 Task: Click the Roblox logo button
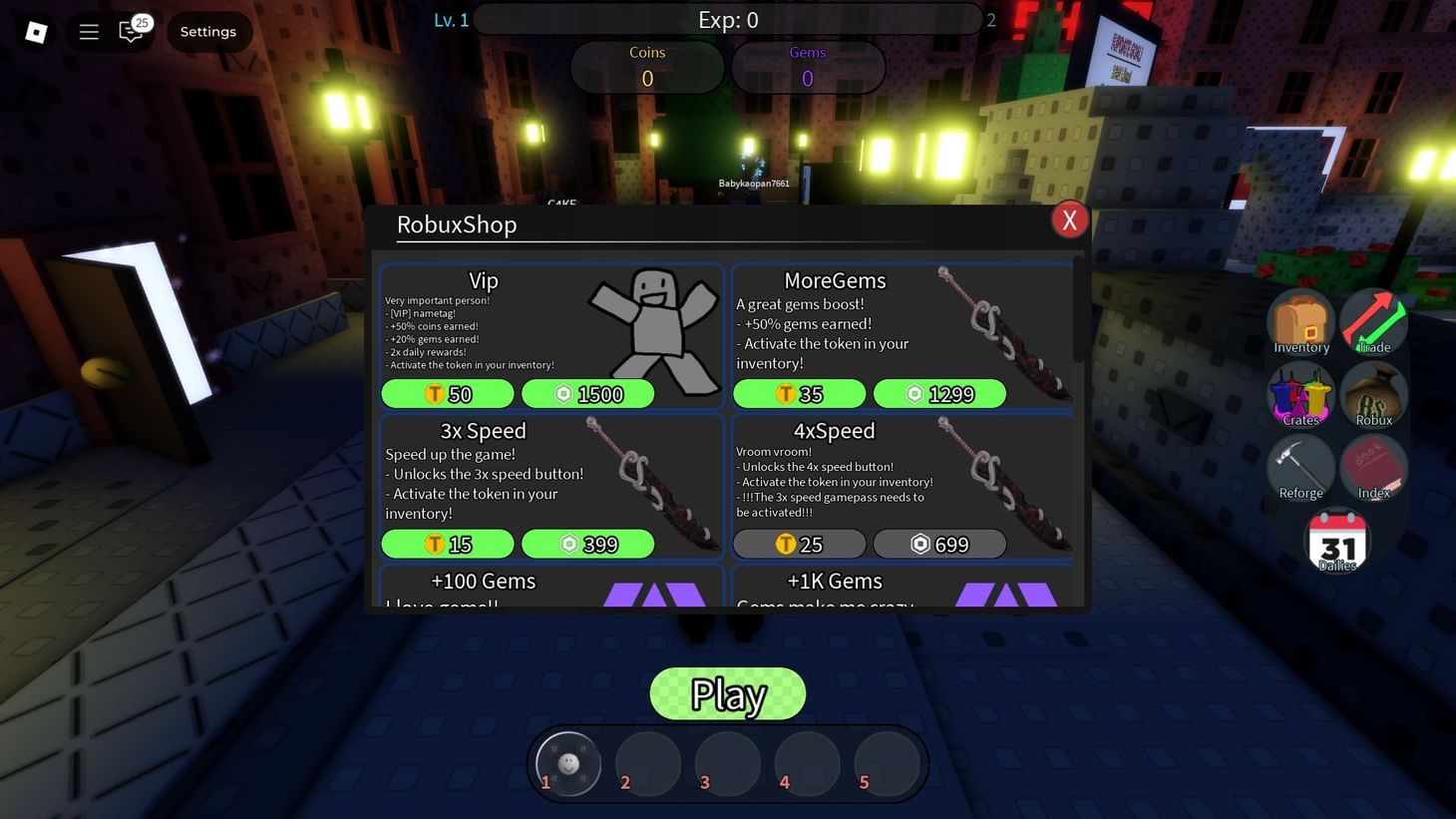pyautogui.click(x=36, y=31)
